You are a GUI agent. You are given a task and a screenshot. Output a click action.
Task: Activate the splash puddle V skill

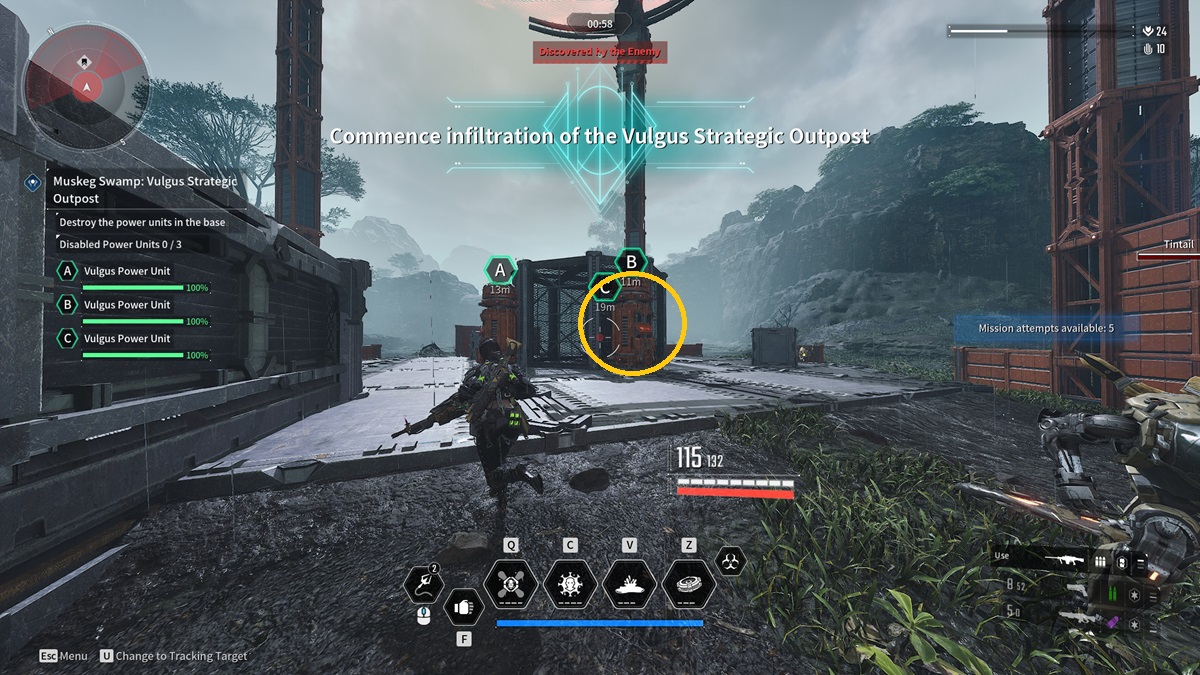click(630, 584)
